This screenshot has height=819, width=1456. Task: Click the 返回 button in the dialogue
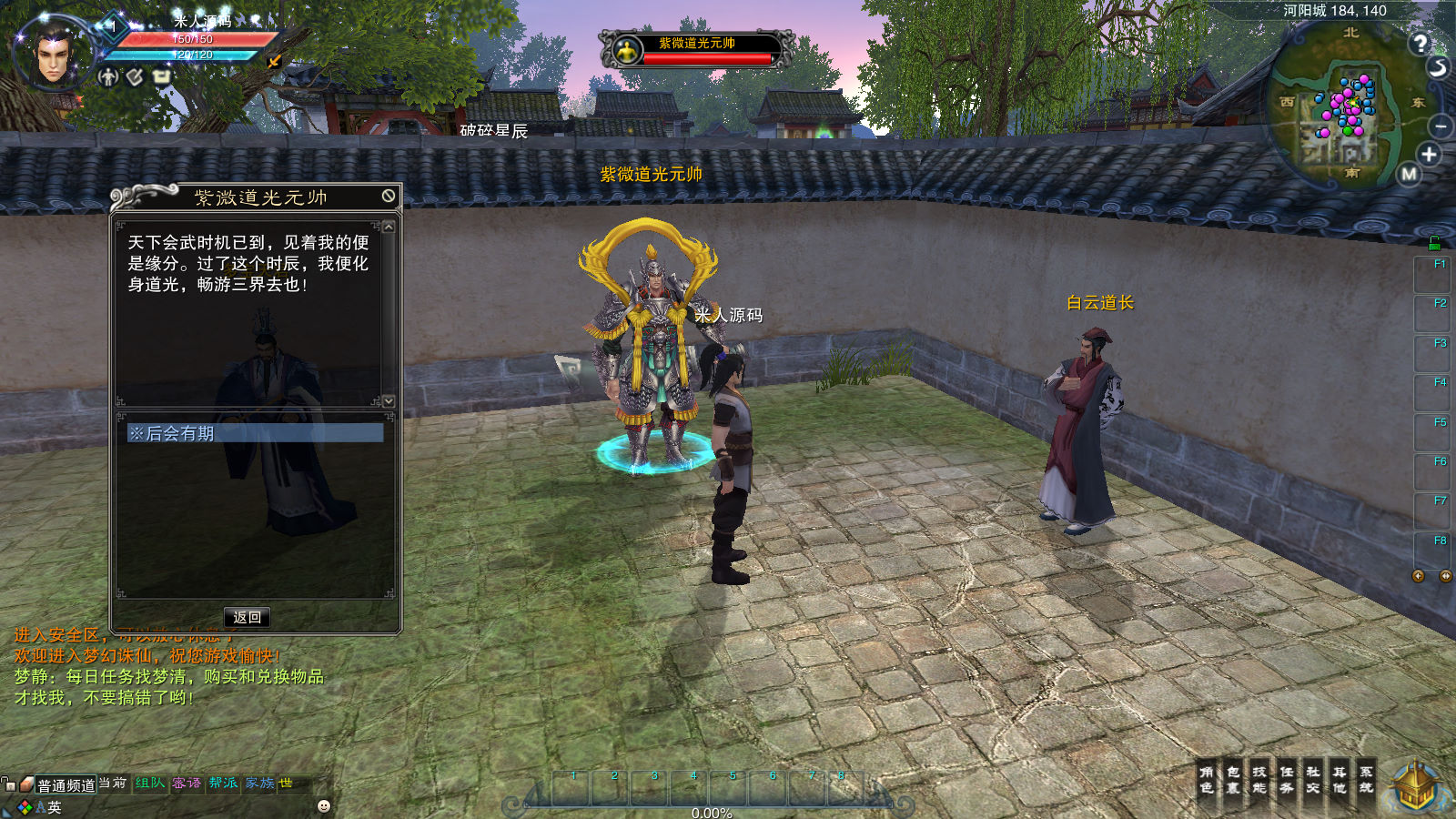[247, 617]
